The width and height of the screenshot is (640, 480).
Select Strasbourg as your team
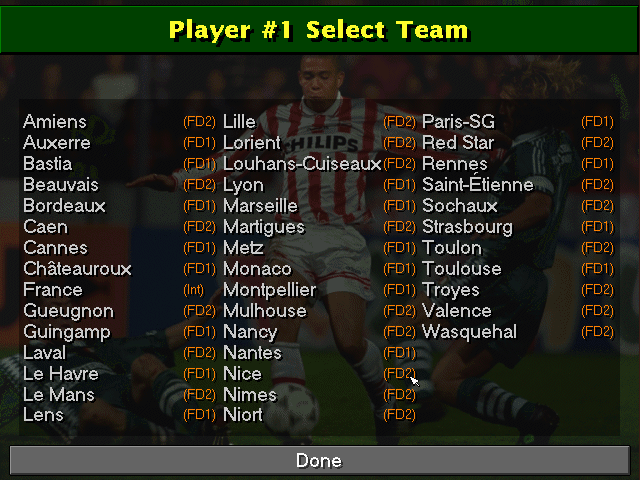click(467, 227)
